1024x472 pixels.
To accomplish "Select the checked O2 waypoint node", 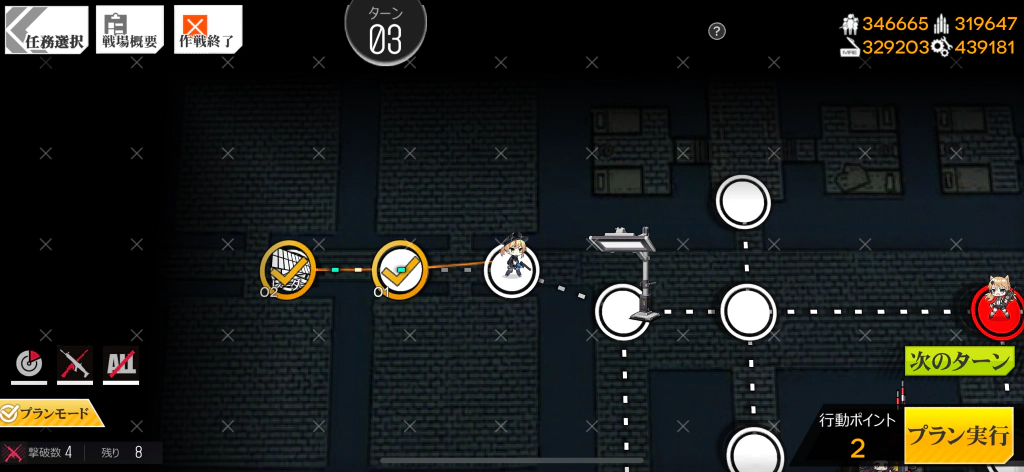I will tap(288, 270).
